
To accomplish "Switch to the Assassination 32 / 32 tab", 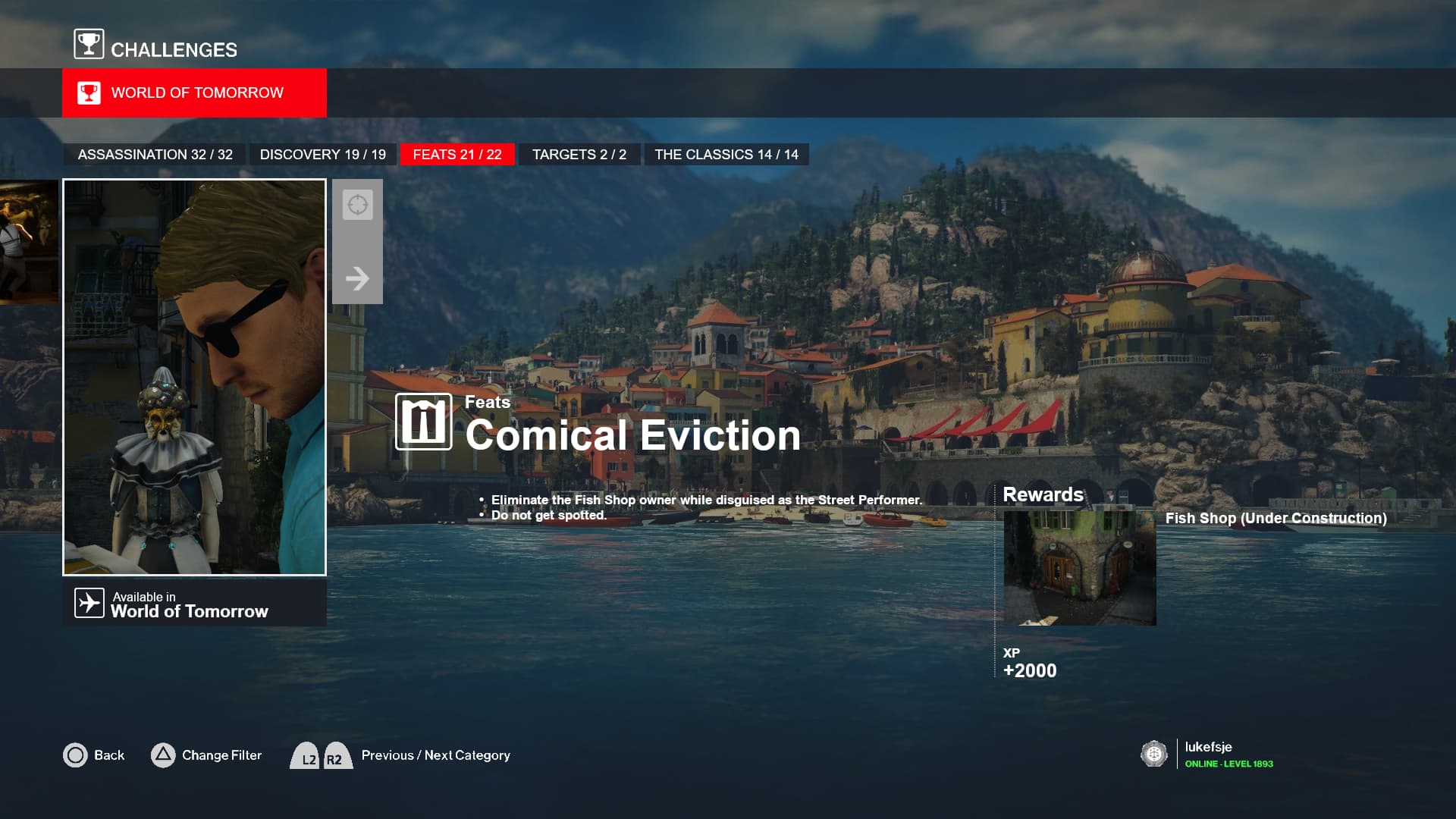I will (155, 155).
